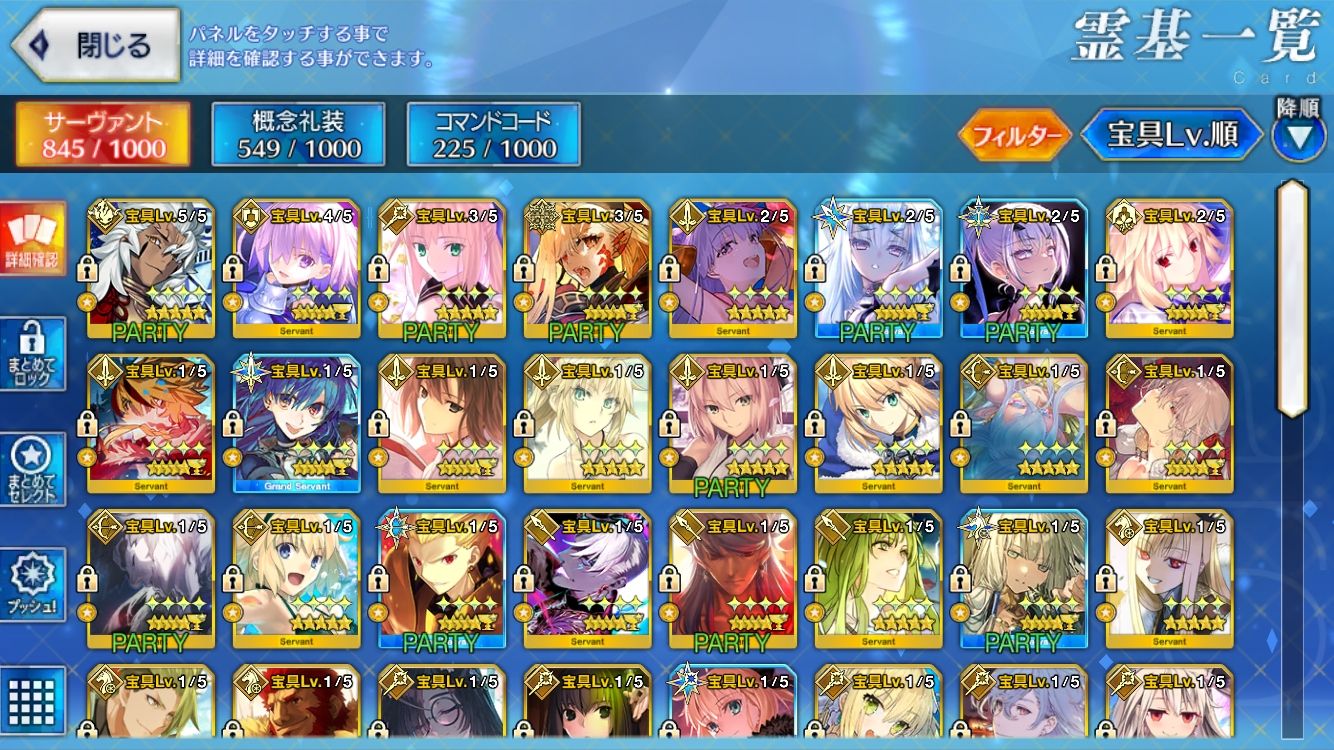Viewport: 1334px width, 750px height.
Task: Close the Spirit Origin list with 閉じる
Action: pyautogui.click(x=95, y=45)
